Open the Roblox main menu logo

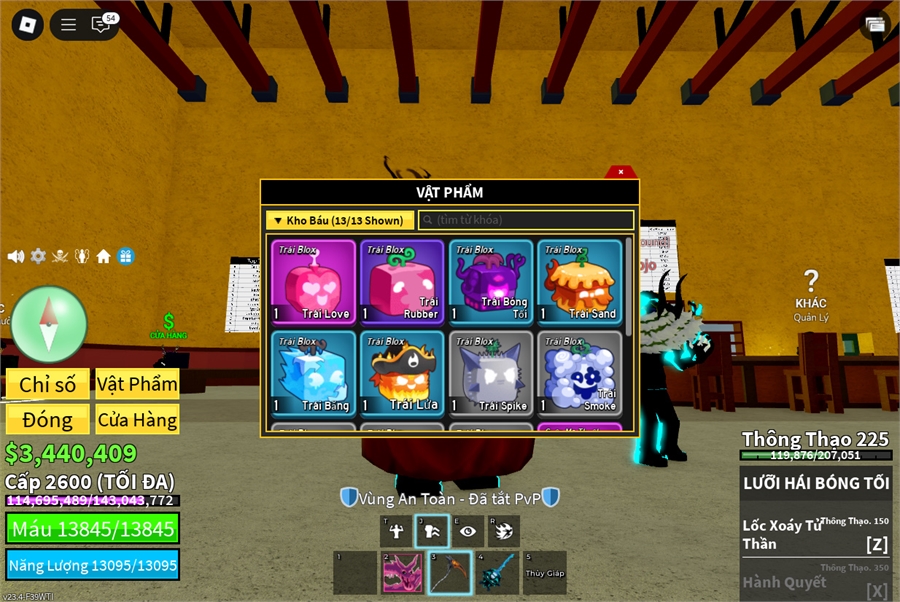[27, 25]
